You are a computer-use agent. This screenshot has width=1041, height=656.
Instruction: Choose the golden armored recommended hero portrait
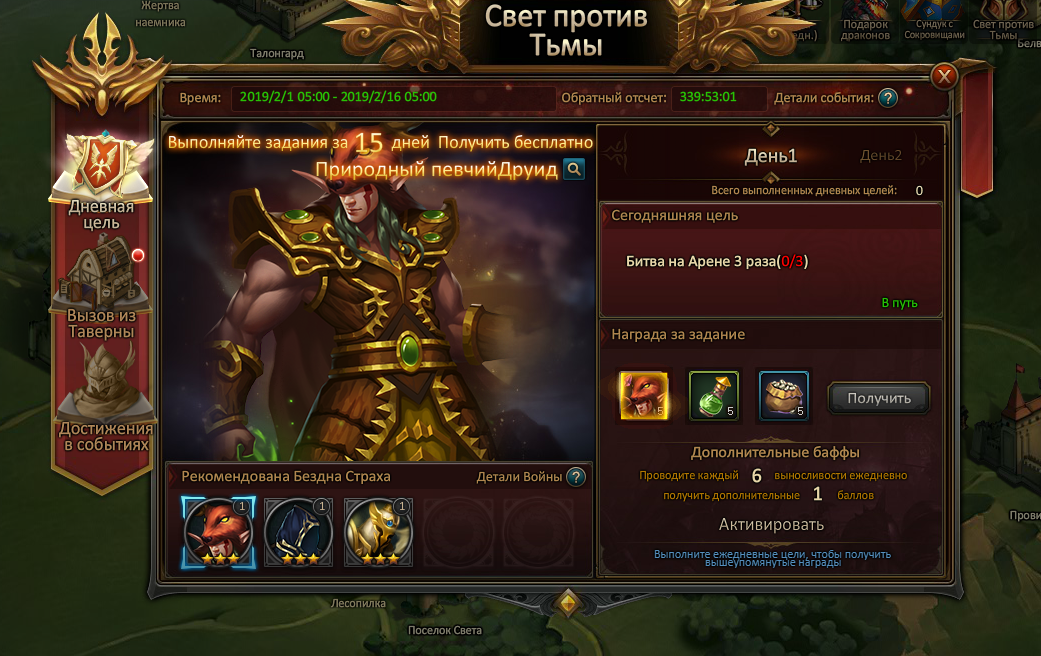coord(378,531)
